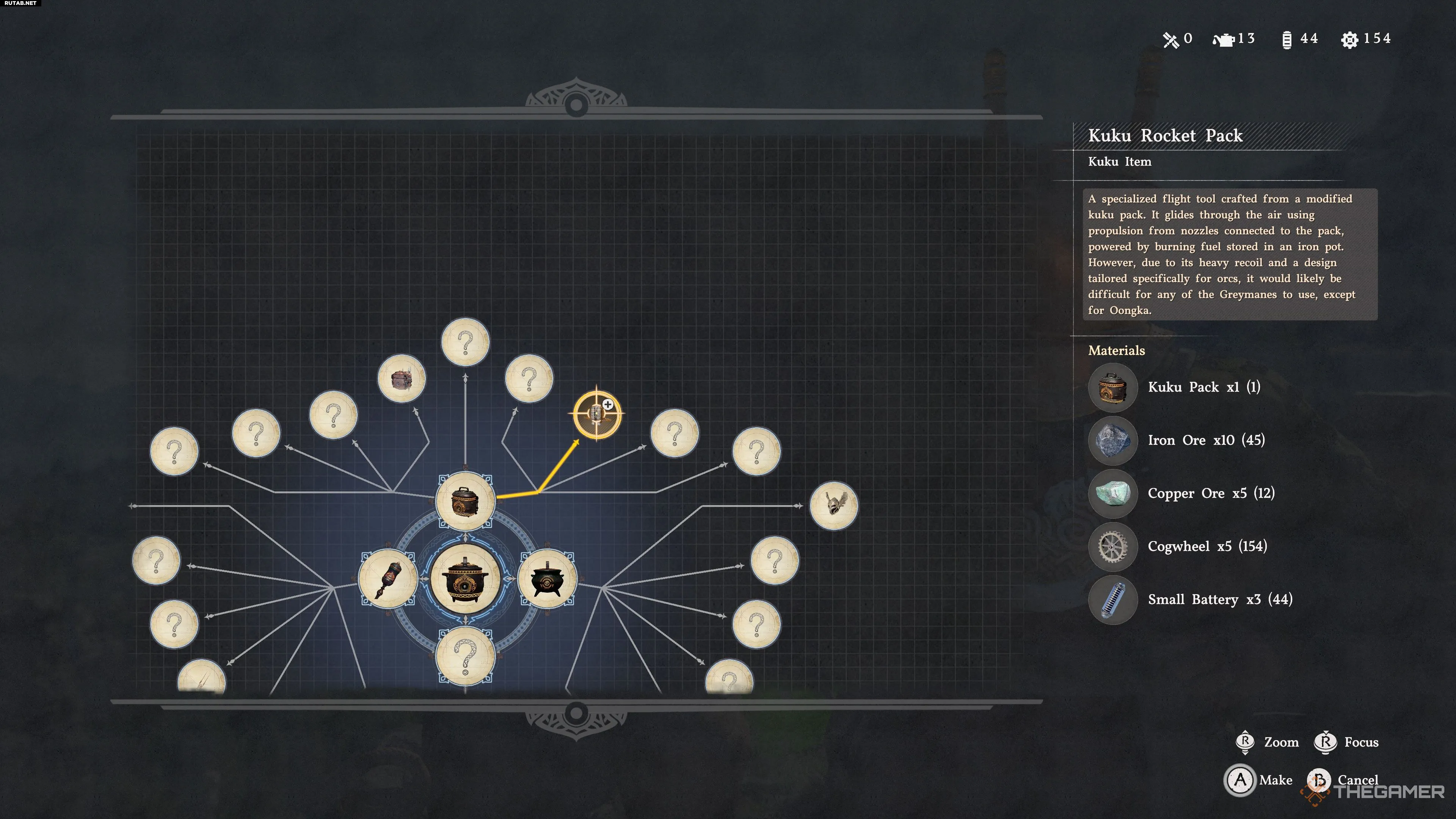Choose the Kuku Pack node above the central pot
Viewport: 1456px width, 819px height.
pos(465,501)
